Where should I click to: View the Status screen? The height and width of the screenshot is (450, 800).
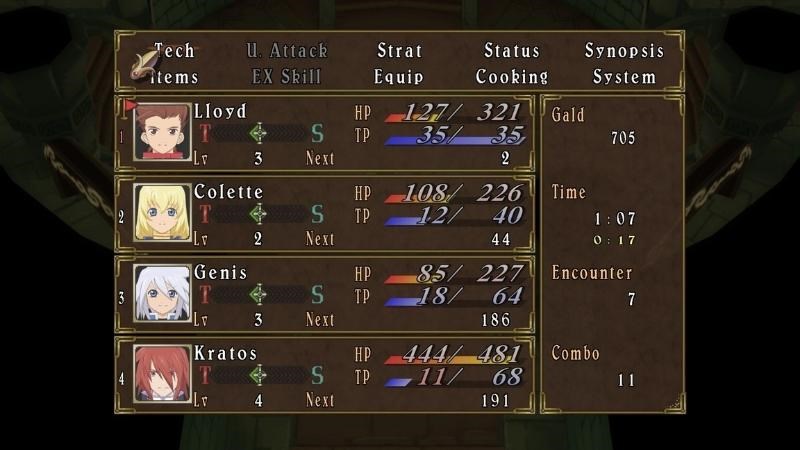pyautogui.click(x=511, y=51)
